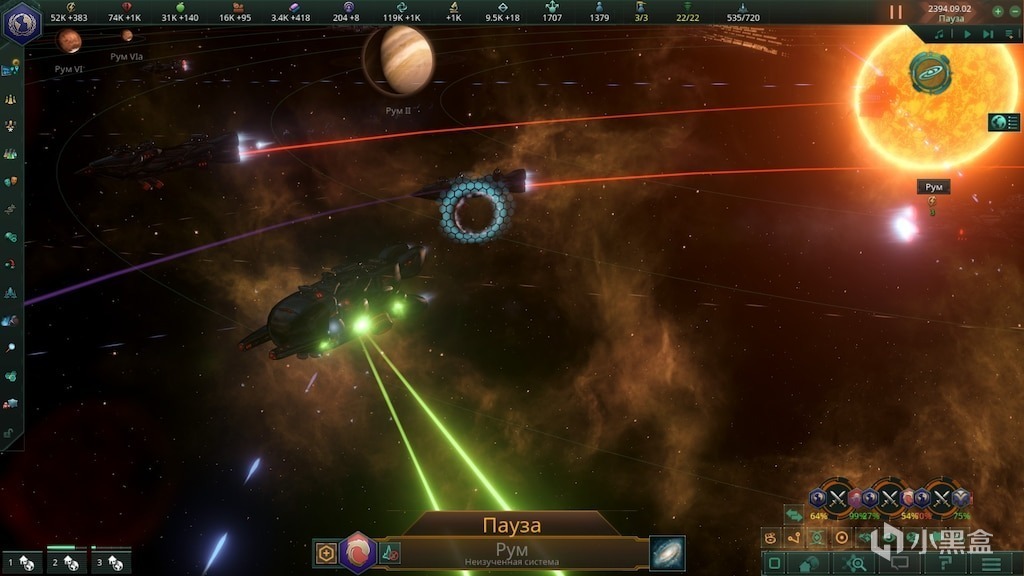The width and height of the screenshot is (1024, 576).
Task: Increase game speed with the plus button
Action: click(x=997, y=11)
